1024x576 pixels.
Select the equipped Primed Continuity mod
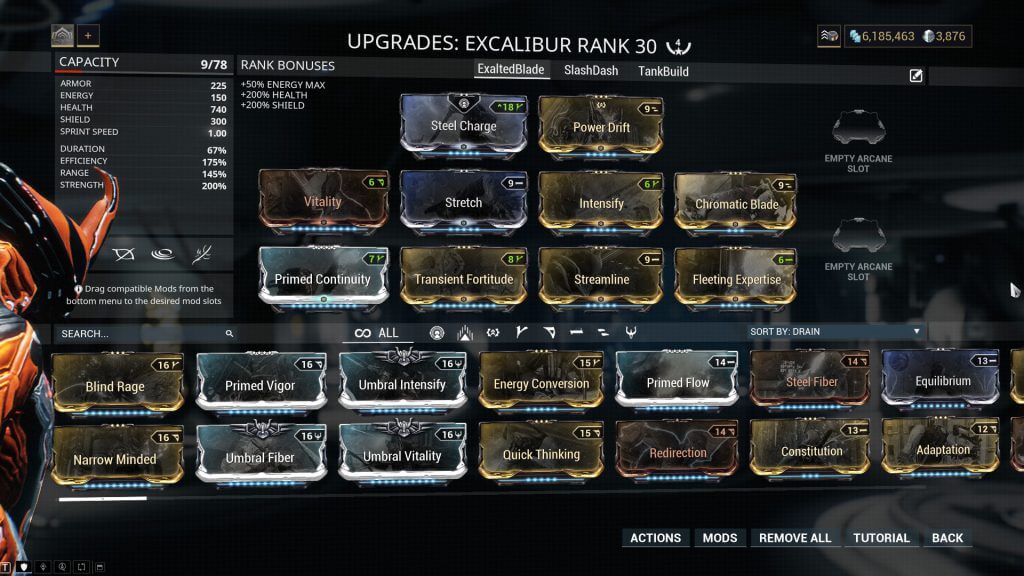point(322,279)
